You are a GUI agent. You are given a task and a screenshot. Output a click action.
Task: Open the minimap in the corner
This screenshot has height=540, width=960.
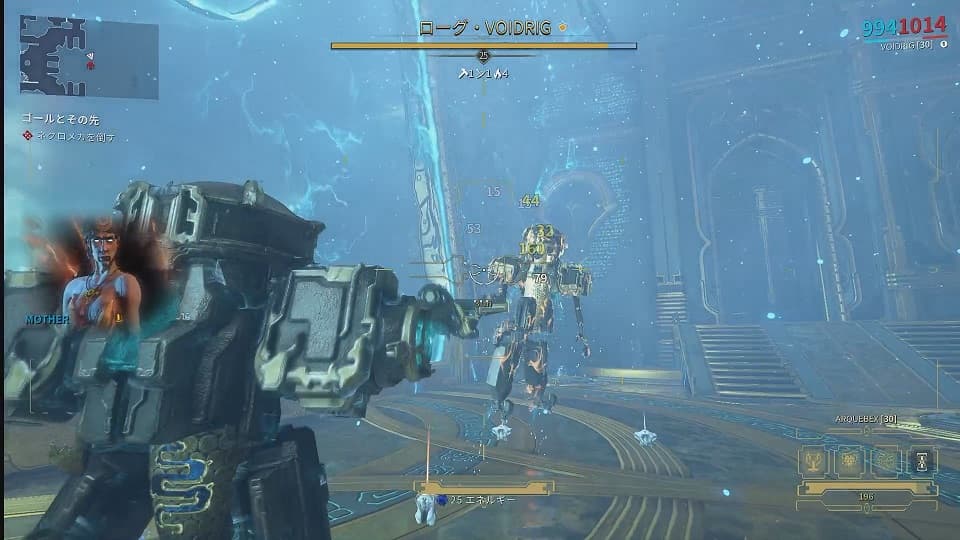[89, 59]
